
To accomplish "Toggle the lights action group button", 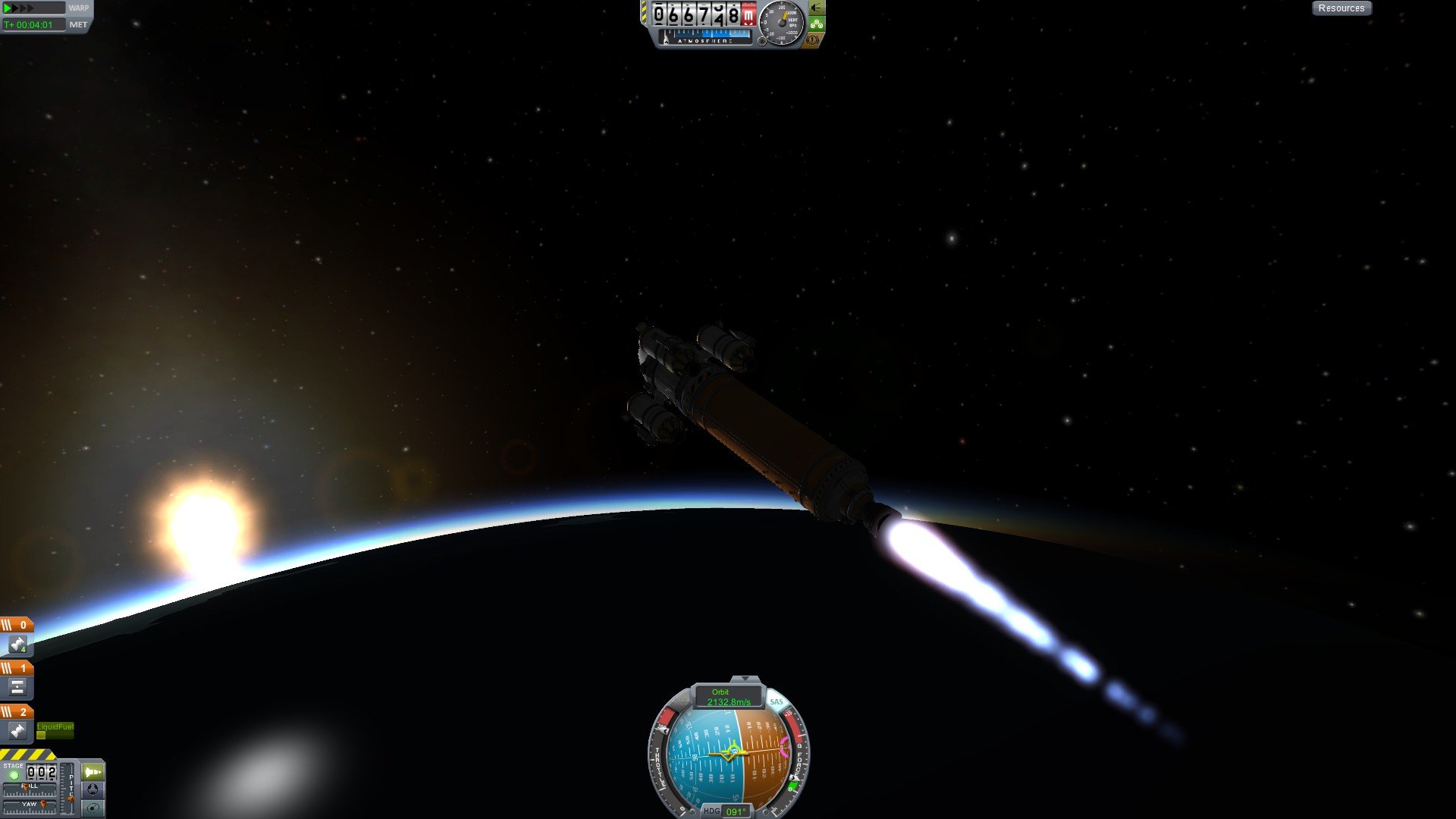I will pyautogui.click(x=817, y=8).
